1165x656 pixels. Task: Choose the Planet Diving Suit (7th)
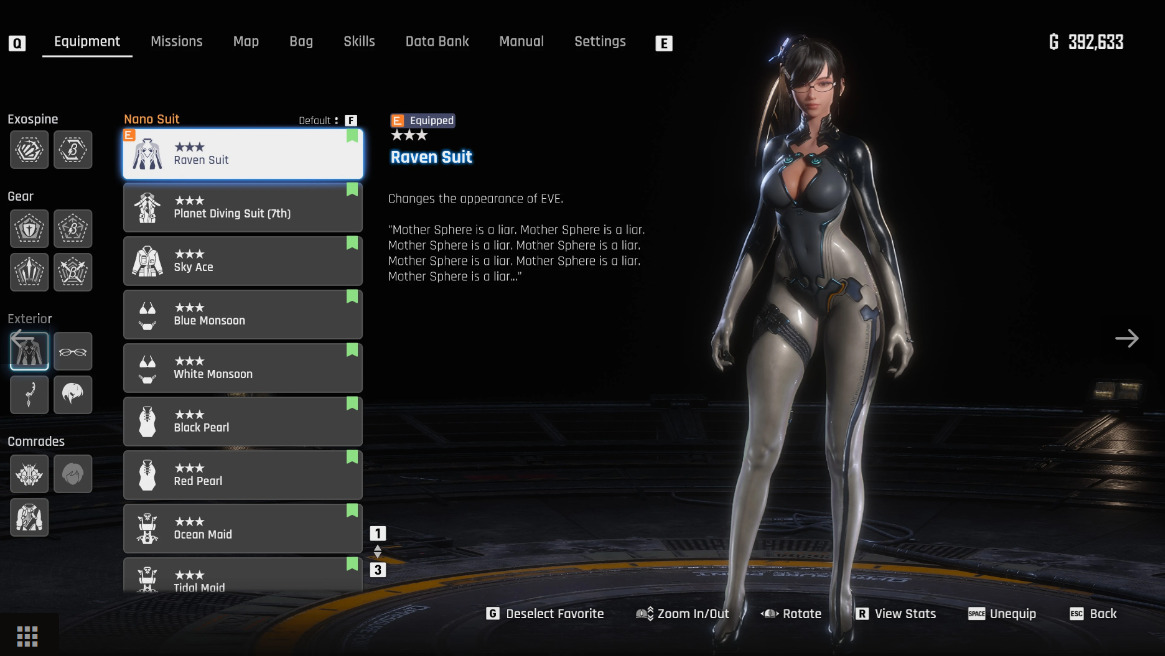click(243, 207)
